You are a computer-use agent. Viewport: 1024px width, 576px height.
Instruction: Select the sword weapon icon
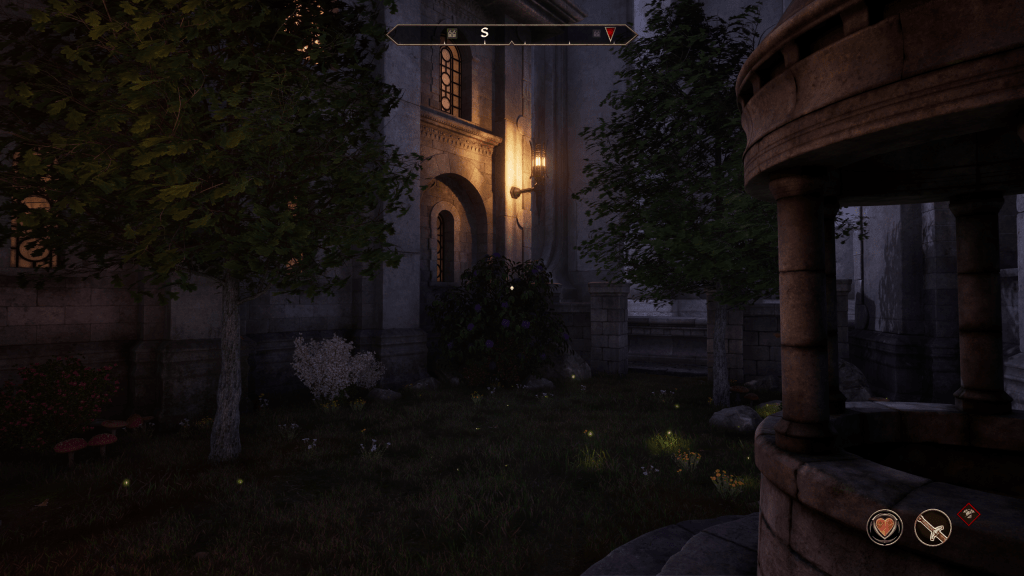coord(932,527)
